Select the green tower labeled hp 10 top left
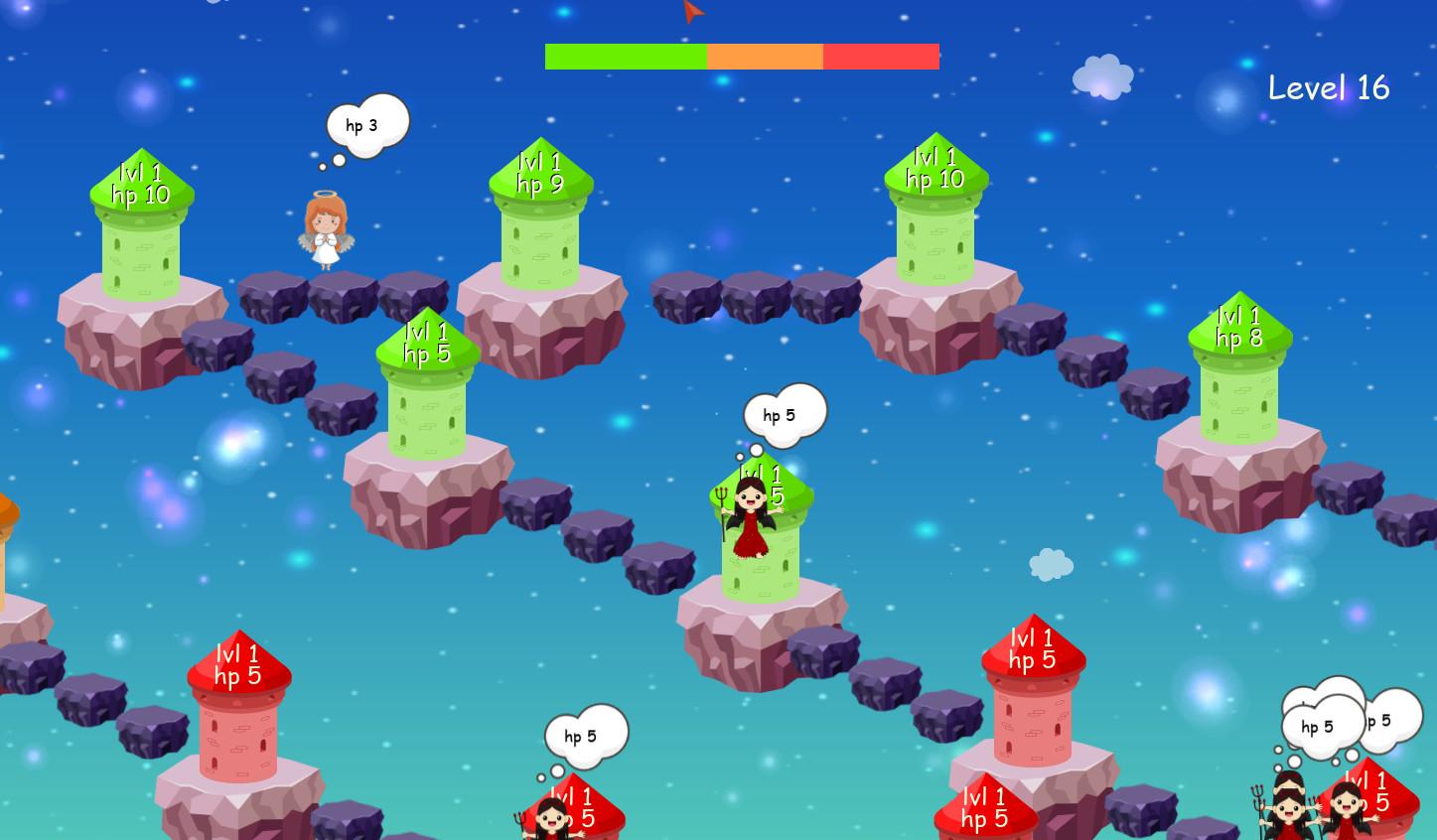Screen dimensions: 1437x840 [142, 228]
